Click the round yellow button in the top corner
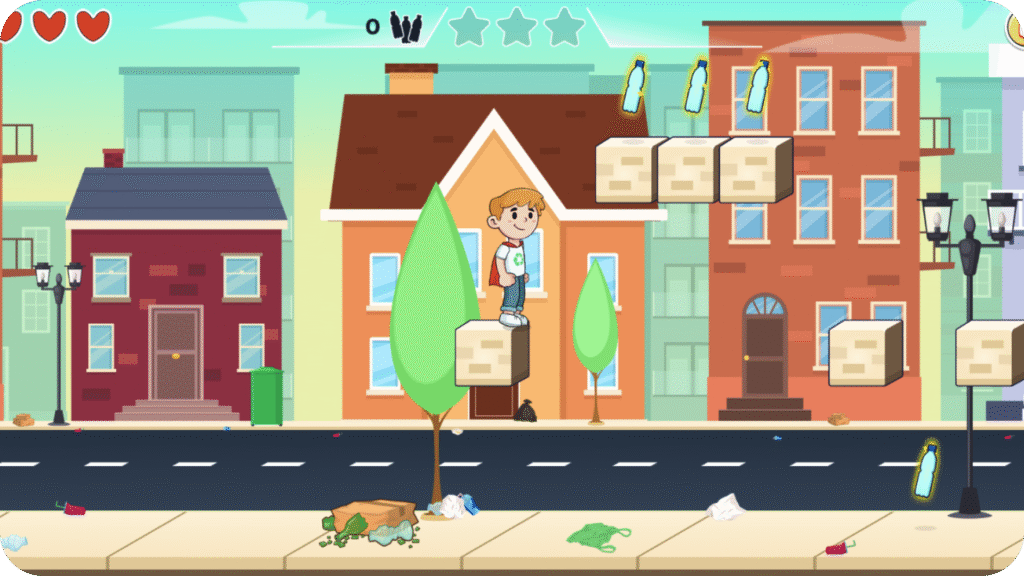The height and width of the screenshot is (576, 1024). 1016,27
